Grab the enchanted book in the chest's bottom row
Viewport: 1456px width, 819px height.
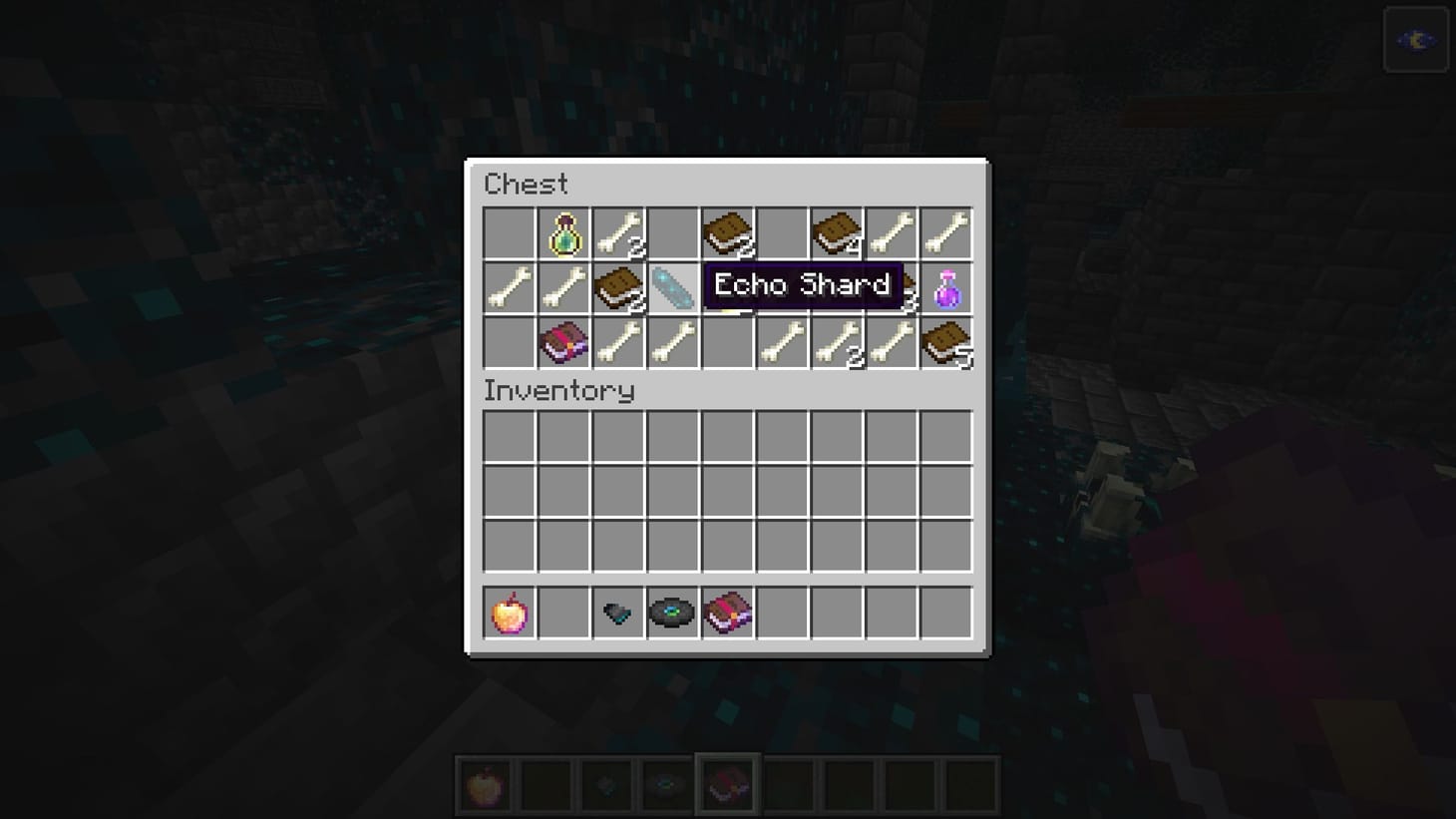pyautogui.click(x=563, y=343)
